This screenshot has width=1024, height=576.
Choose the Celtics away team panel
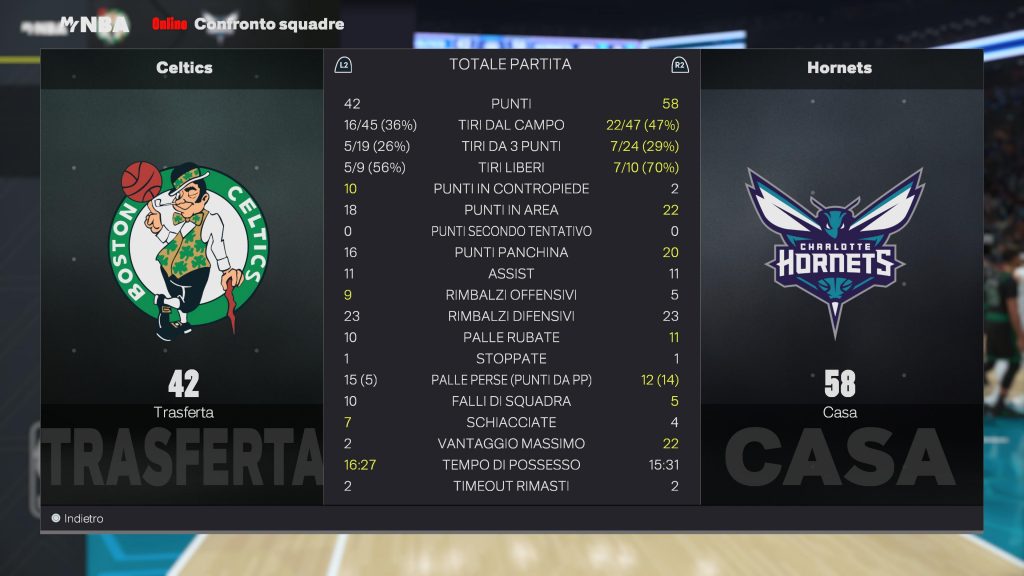coord(183,270)
